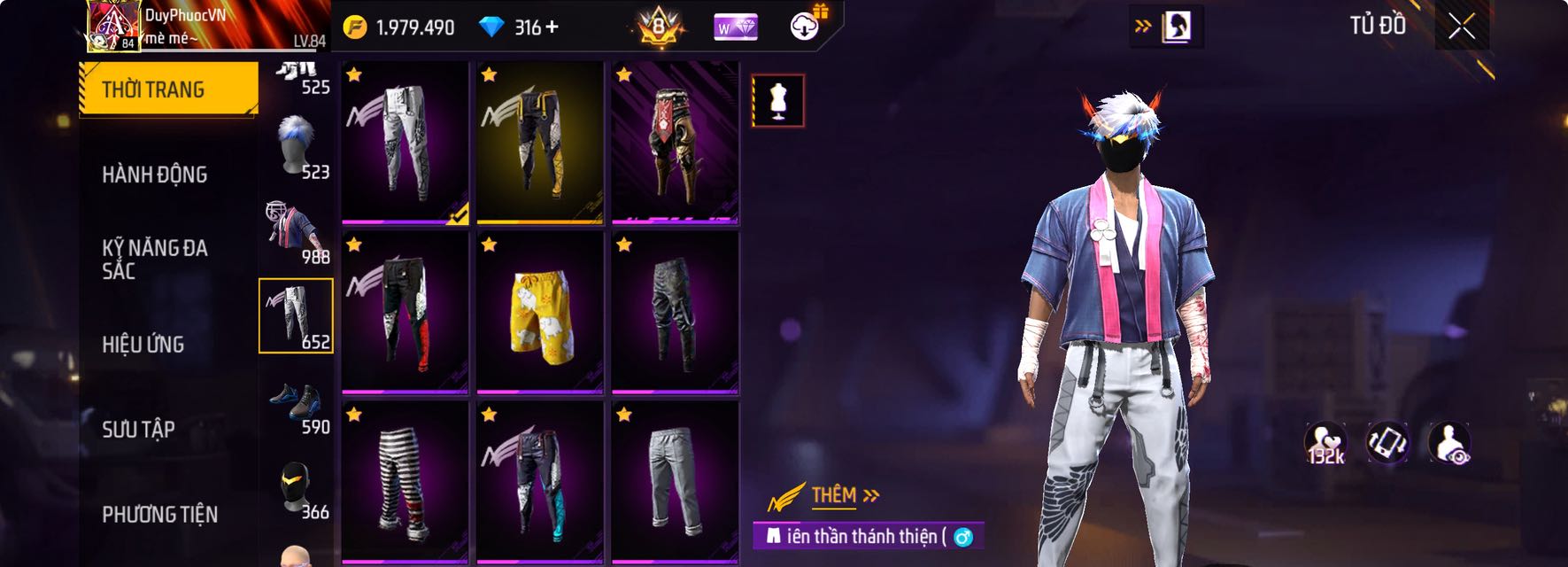The width and height of the screenshot is (1568, 567).
Task: Choose the yellow shorts item
Action: [539, 313]
